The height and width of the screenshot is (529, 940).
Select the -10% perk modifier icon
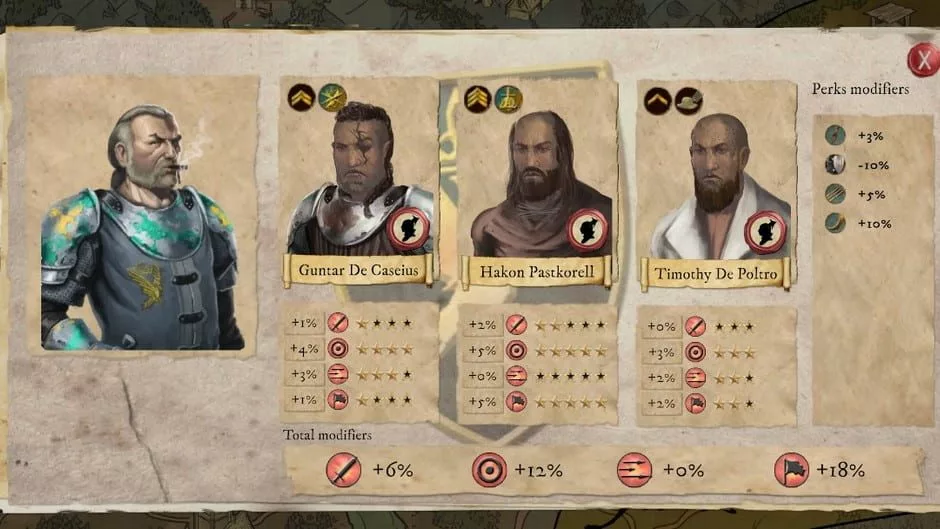pos(834,165)
